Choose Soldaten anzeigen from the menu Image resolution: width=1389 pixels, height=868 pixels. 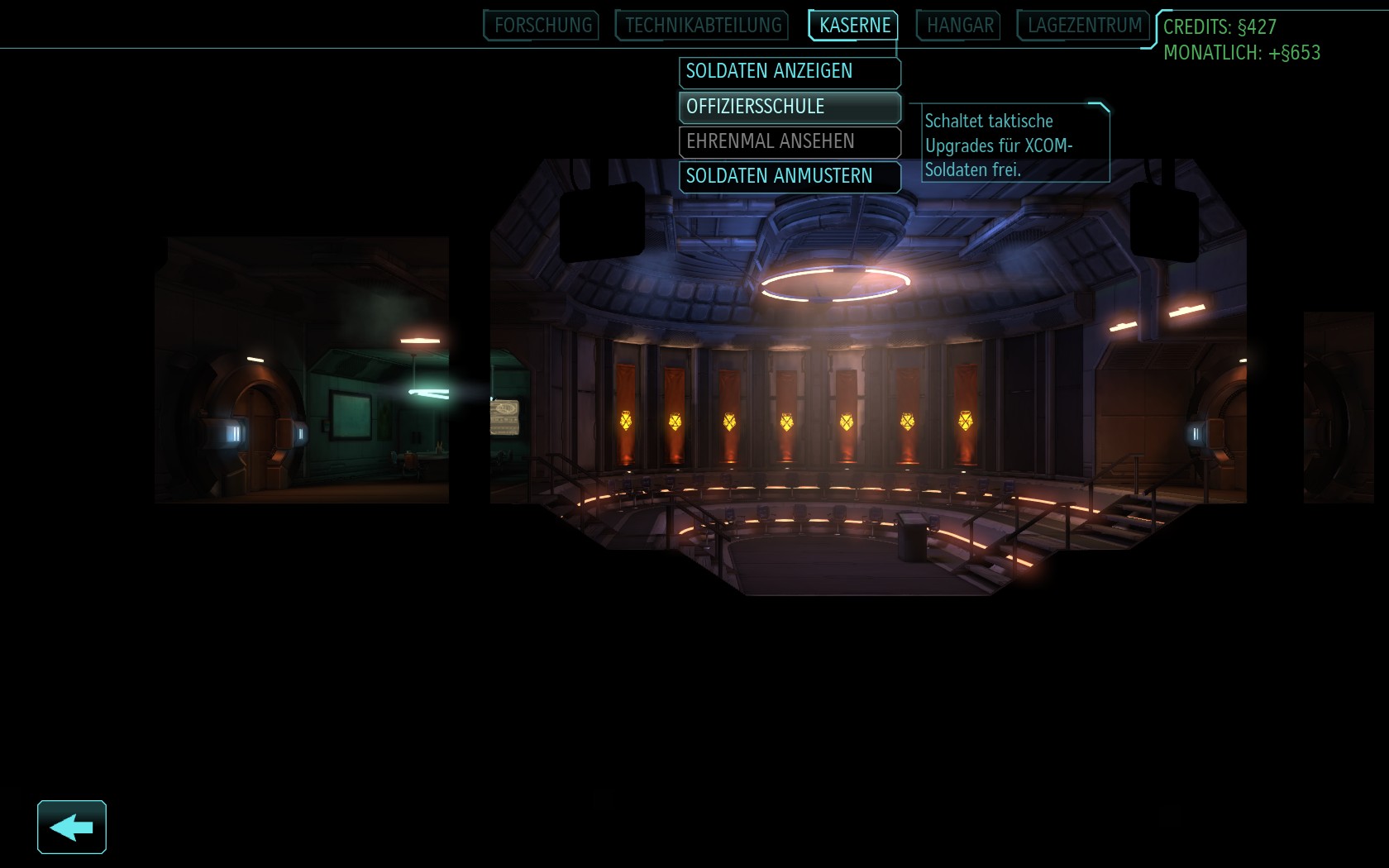coord(790,72)
